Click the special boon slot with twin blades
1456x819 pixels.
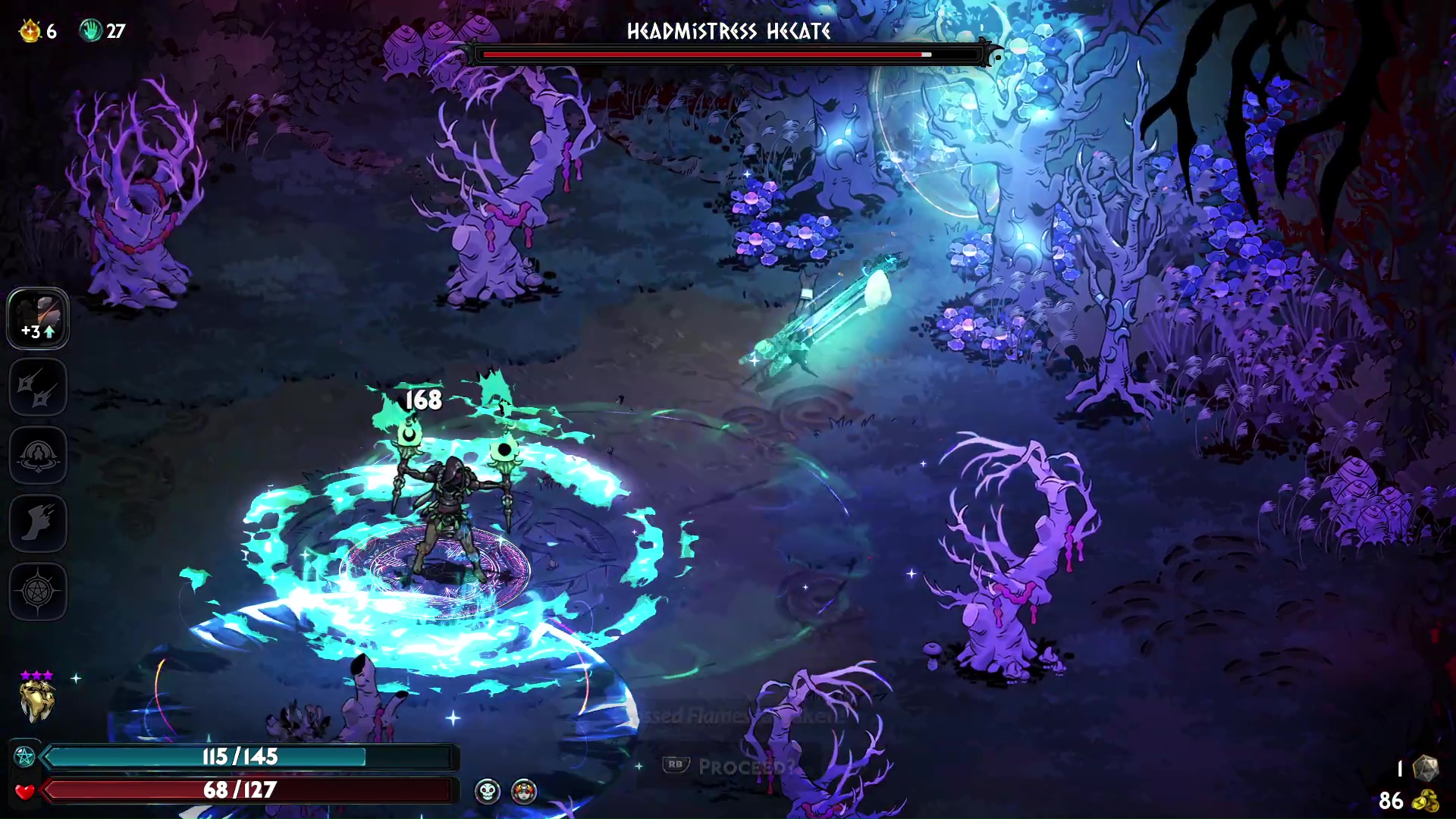pos(38,388)
